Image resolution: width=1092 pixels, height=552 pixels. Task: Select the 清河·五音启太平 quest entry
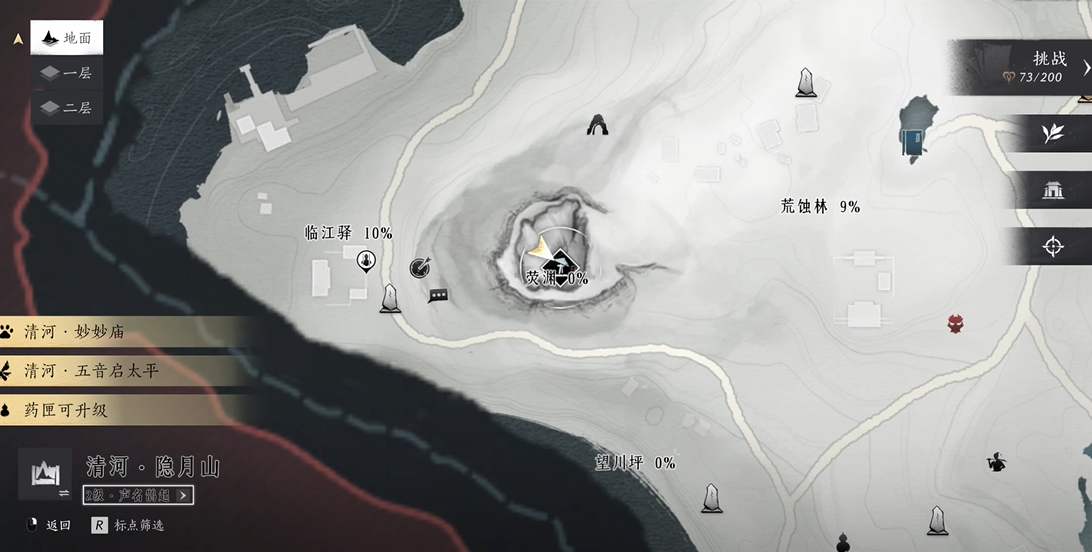click(x=120, y=371)
